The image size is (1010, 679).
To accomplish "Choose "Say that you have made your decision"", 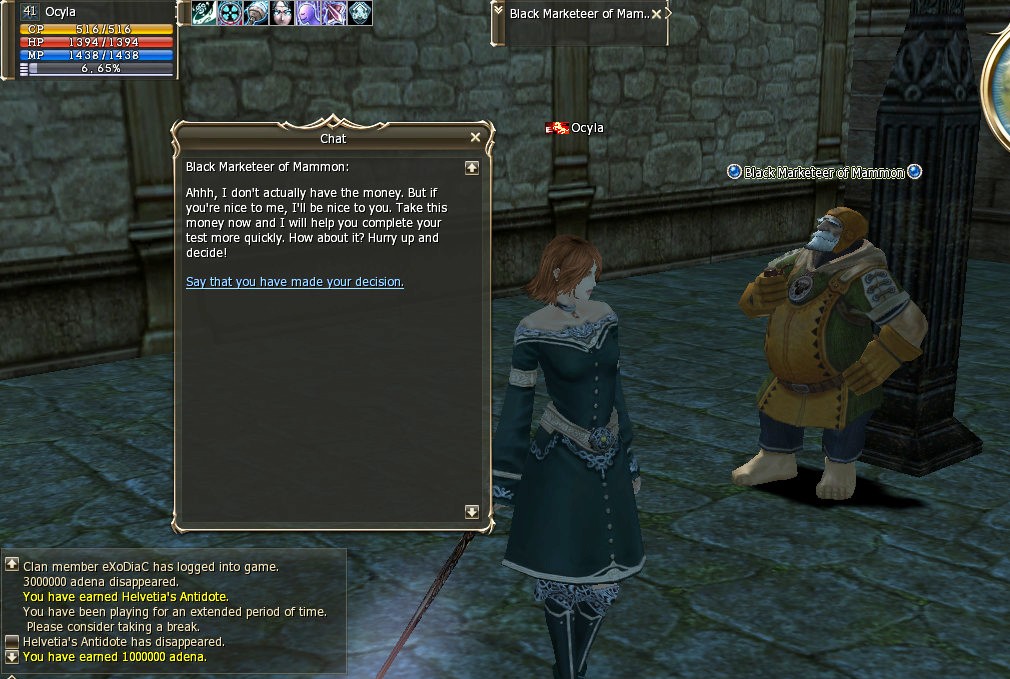I will [295, 282].
